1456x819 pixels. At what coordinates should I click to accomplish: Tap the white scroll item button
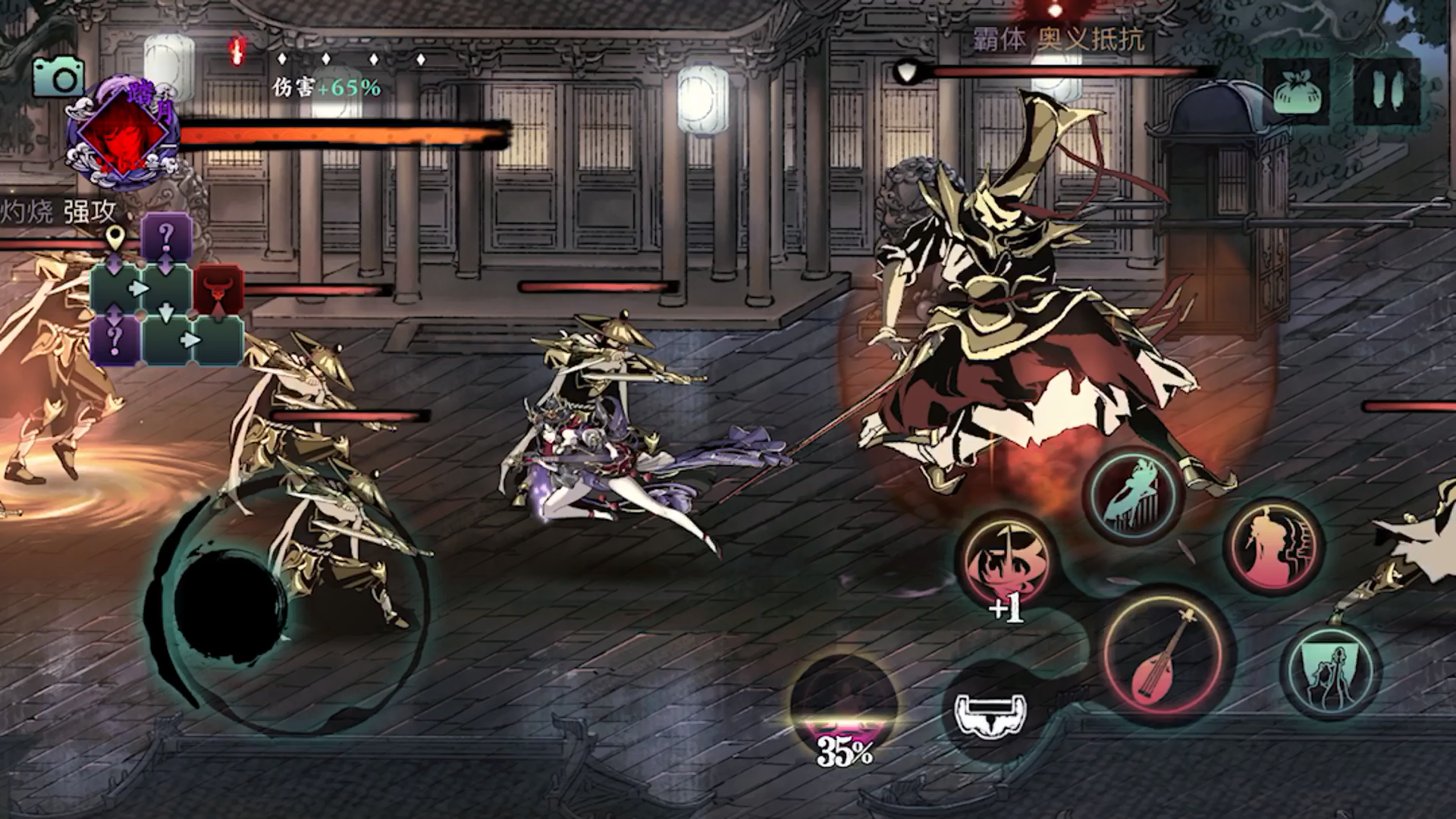pyautogui.click(x=991, y=713)
